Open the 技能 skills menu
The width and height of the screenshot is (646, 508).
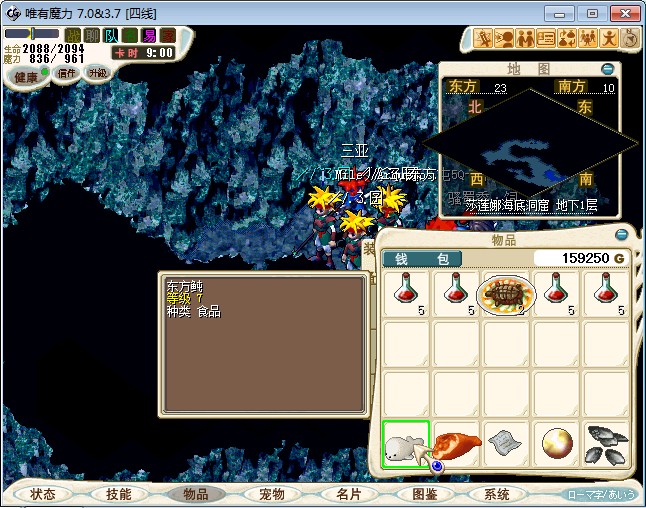pos(118,494)
